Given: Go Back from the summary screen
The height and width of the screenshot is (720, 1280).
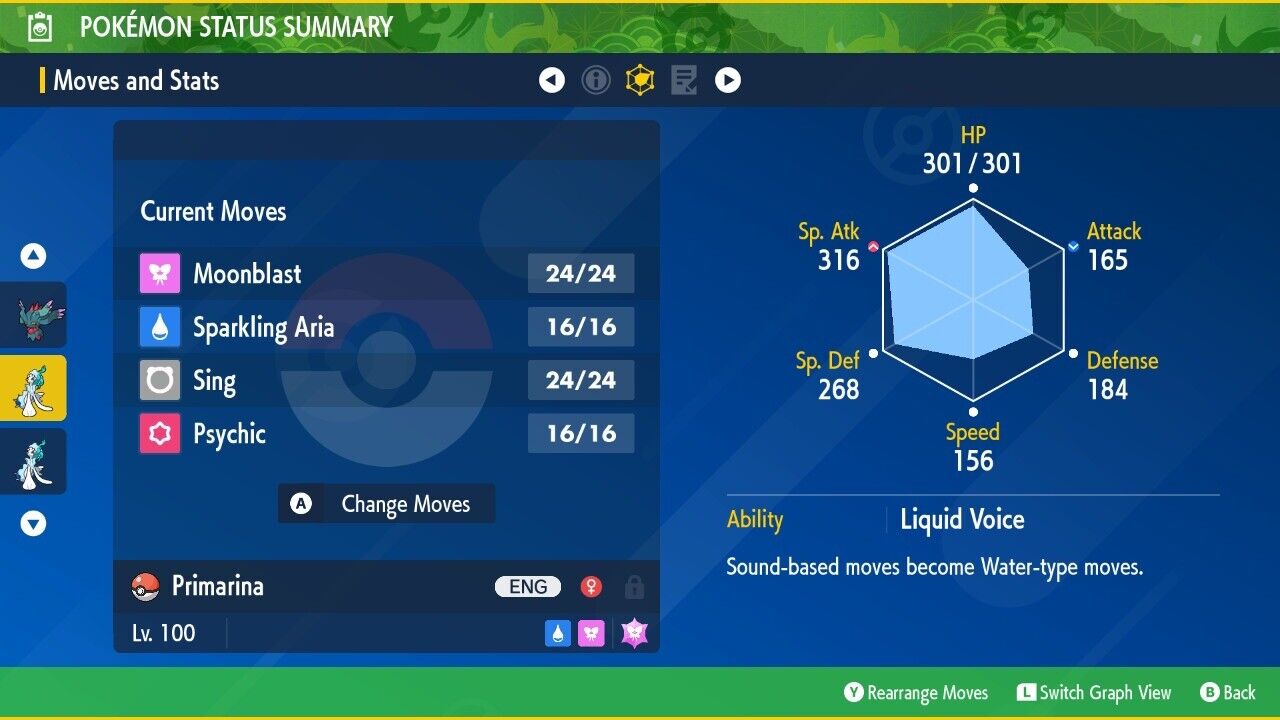Looking at the screenshot, I should coord(1227,693).
